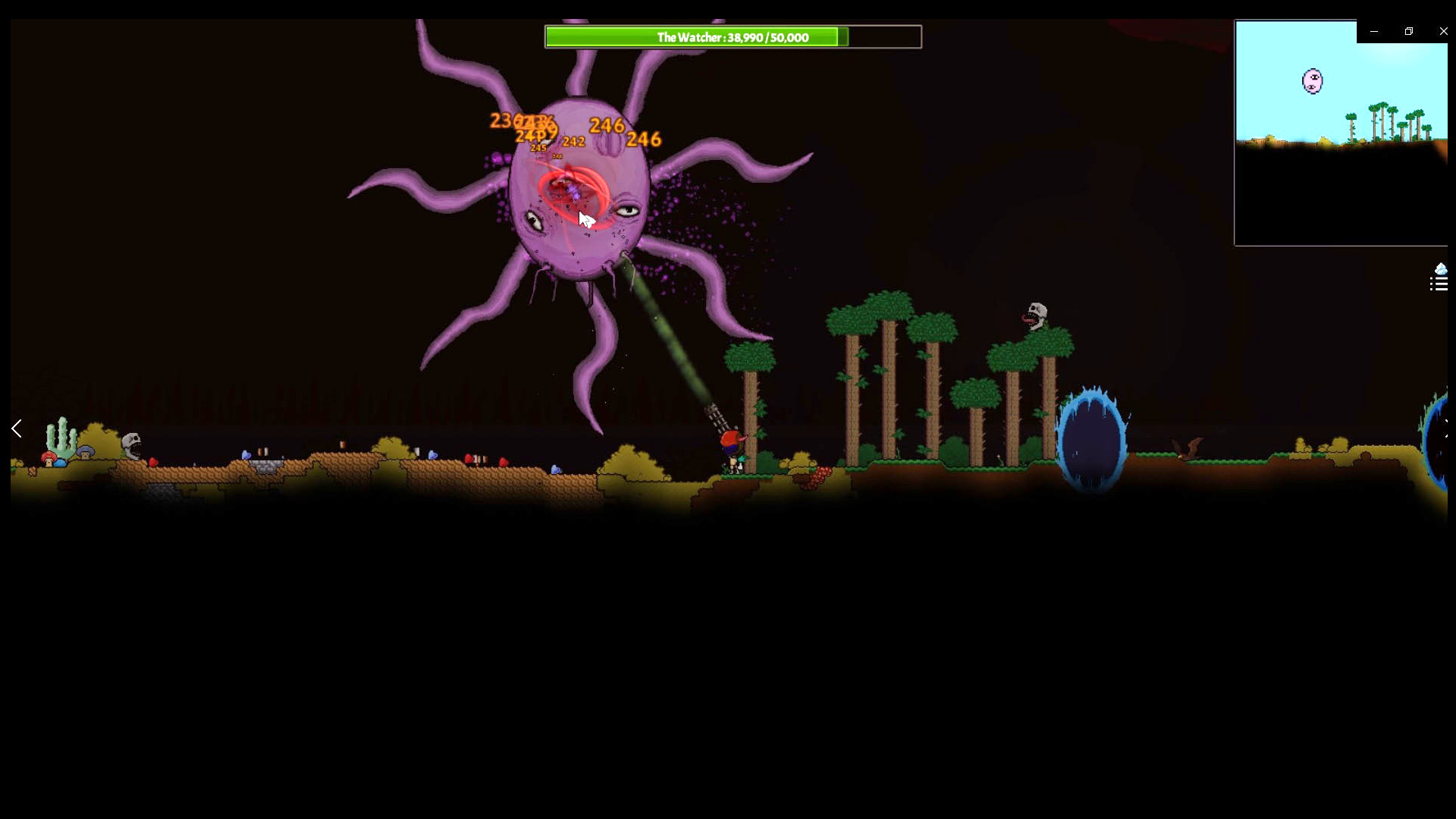The width and height of the screenshot is (1456, 819).
Task: Expand the right-edge chevron arrow
Action: [1447, 430]
